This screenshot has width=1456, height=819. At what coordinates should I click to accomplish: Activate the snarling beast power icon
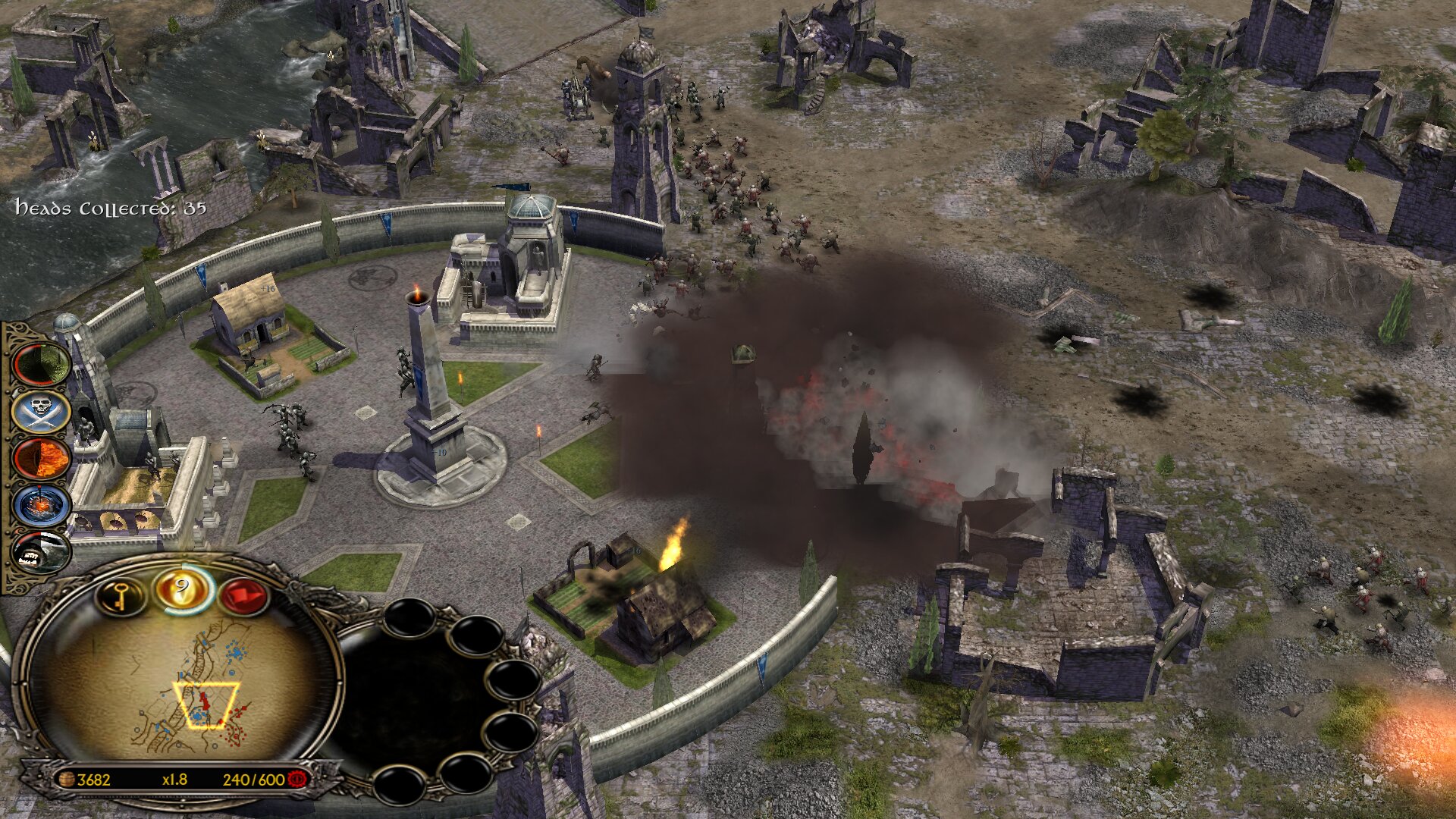click(x=42, y=553)
